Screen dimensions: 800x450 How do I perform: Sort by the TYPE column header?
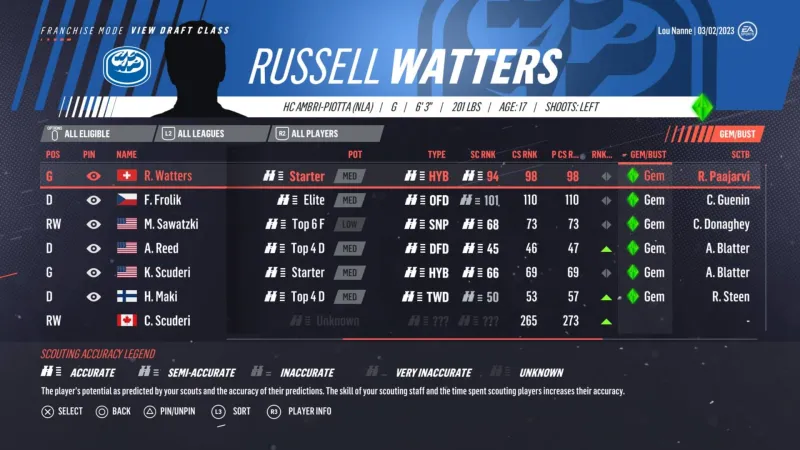pos(437,155)
